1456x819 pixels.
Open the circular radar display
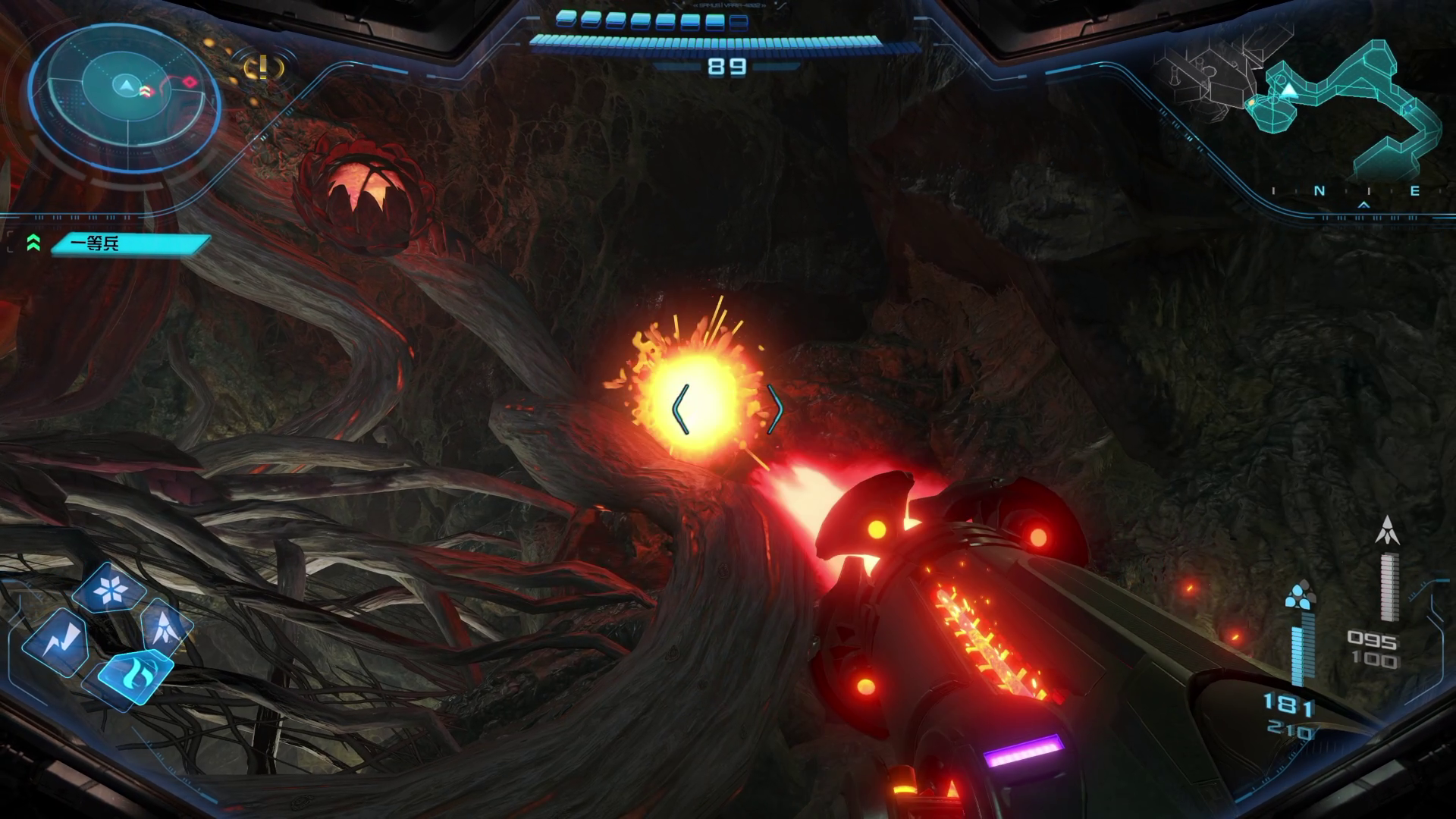[x=125, y=105]
